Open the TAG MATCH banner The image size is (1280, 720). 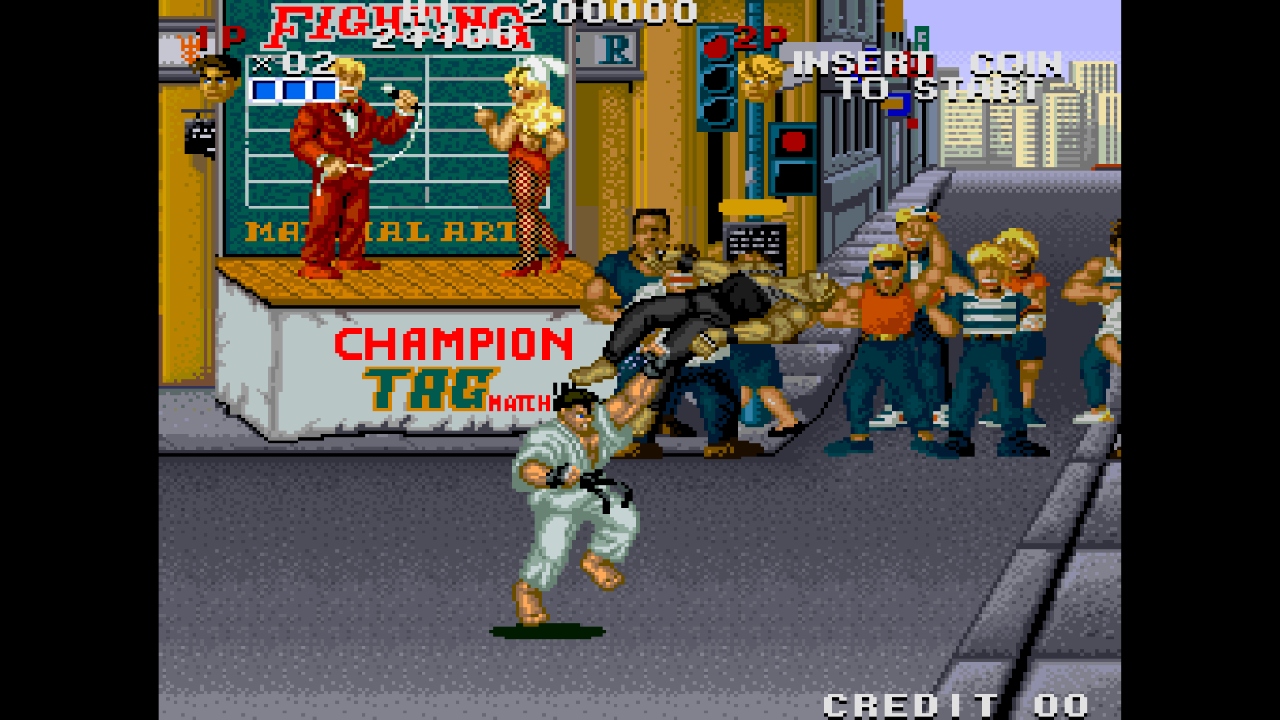pyautogui.click(x=450, y=392)
